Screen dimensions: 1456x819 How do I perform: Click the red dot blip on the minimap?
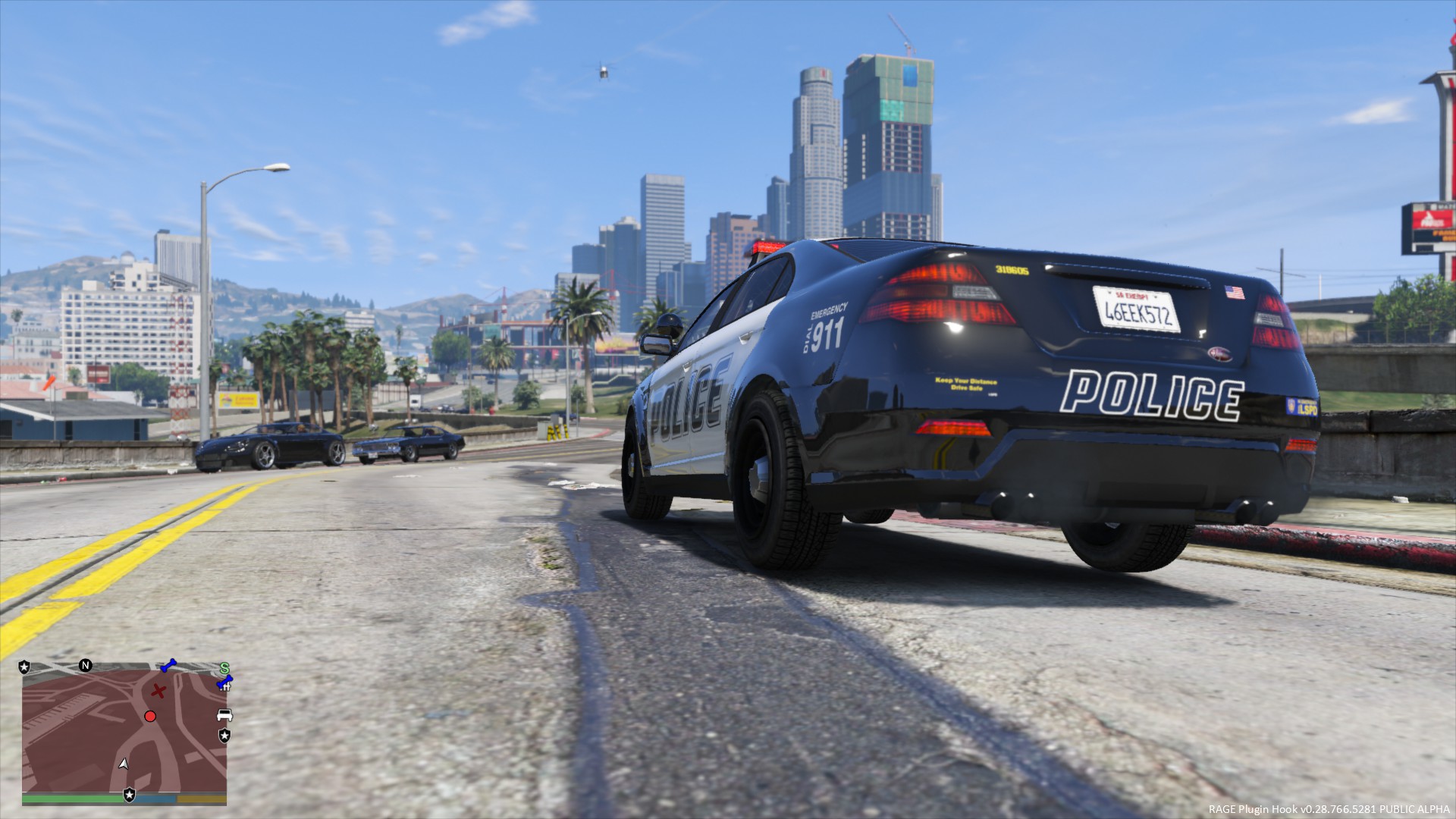point(150,717)
